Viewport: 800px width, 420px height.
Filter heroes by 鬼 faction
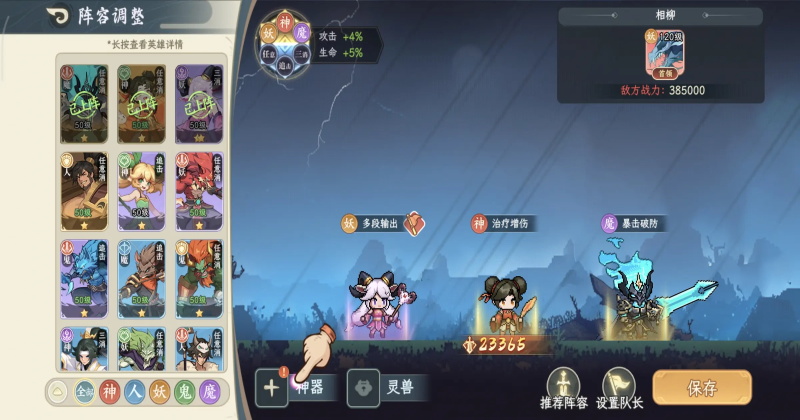tap(184, 391)
